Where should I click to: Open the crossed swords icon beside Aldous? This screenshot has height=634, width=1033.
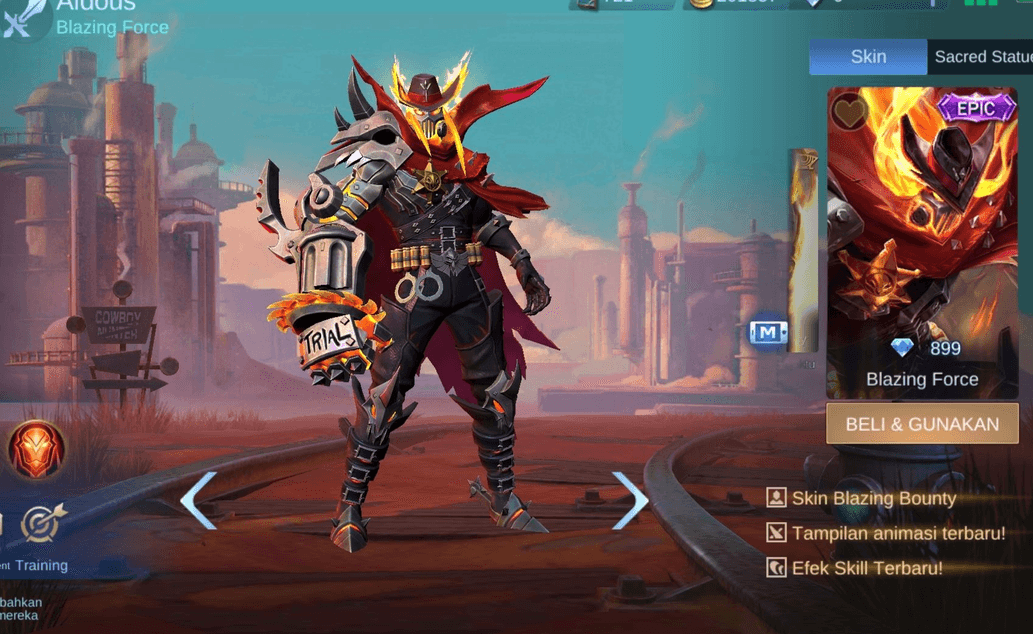coord(22,20)
